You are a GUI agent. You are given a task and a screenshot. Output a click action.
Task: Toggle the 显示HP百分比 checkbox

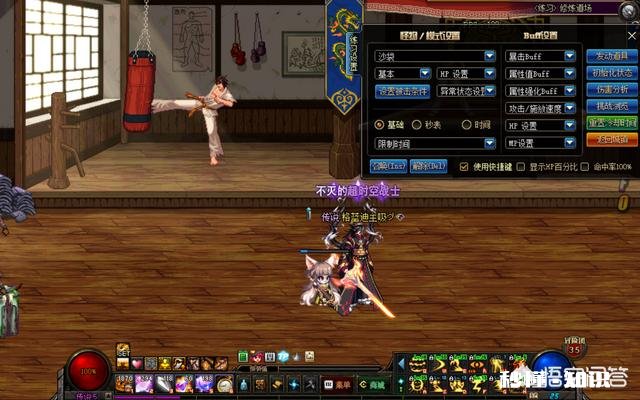[x=521, y=166]
